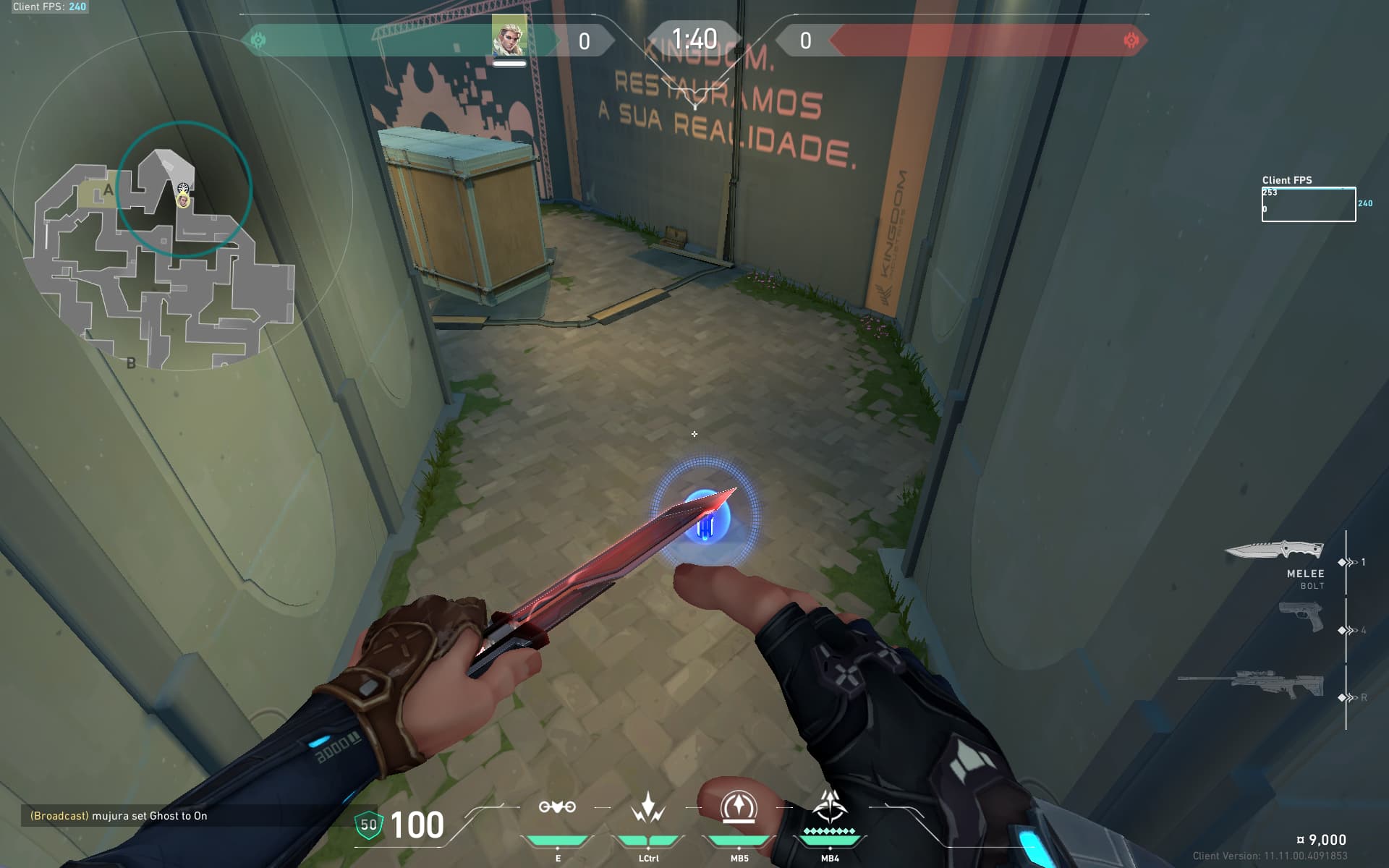
Task: Select the blonde agent portrait in the top bar
Action: (509, 36)
